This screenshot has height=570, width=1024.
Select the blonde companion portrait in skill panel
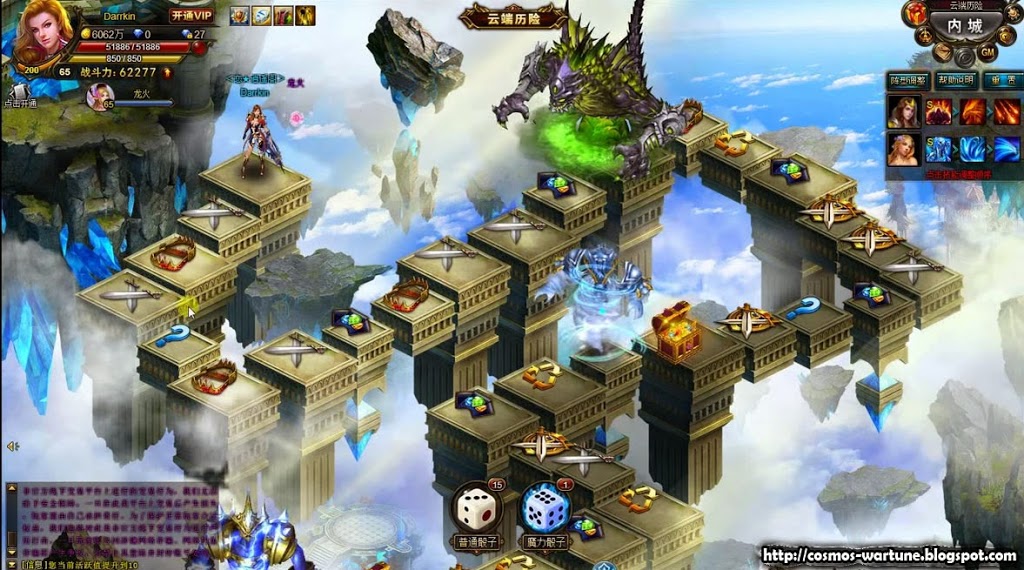[902, 149]
